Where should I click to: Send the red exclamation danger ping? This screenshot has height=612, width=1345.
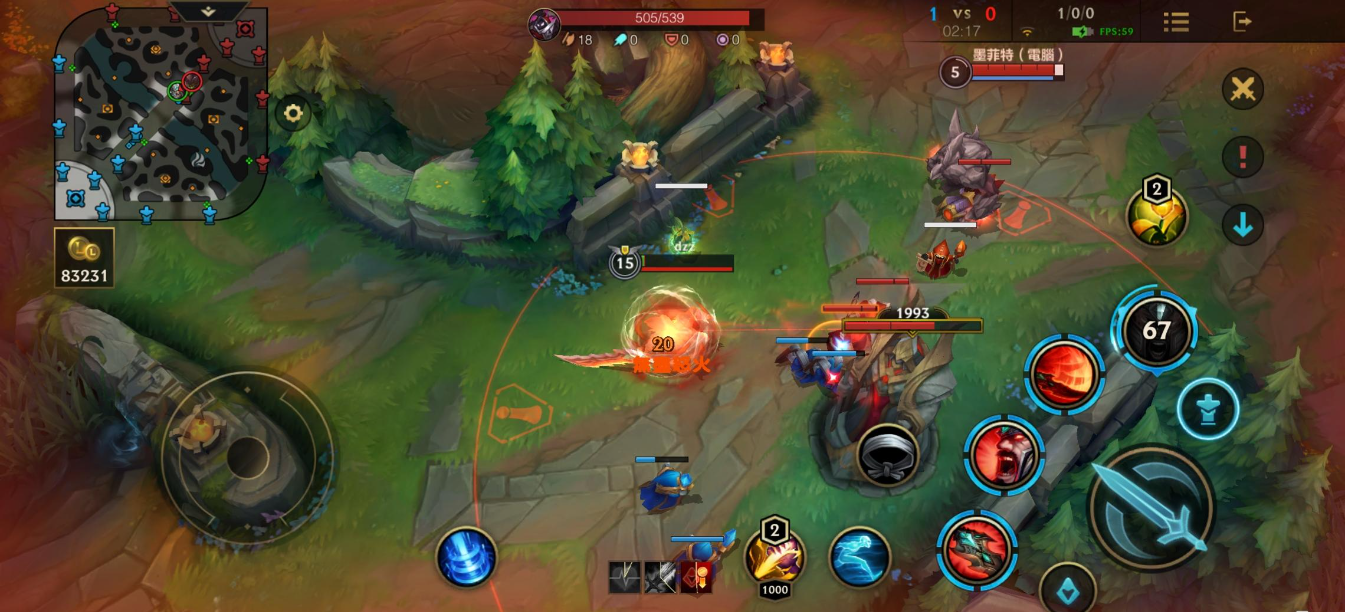[1243, 157]
